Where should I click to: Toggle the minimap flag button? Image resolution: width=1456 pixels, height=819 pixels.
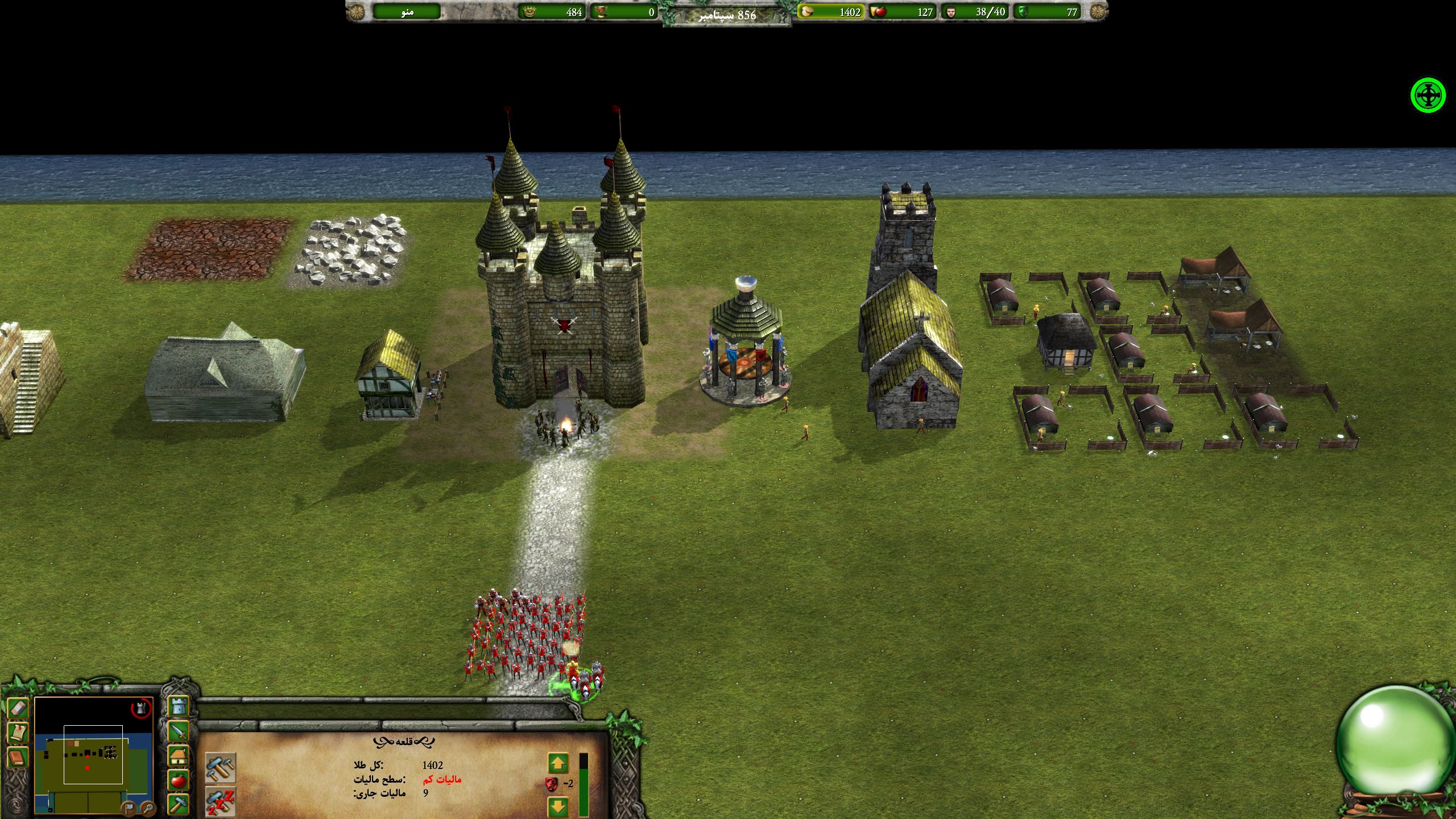coord(129,807)
